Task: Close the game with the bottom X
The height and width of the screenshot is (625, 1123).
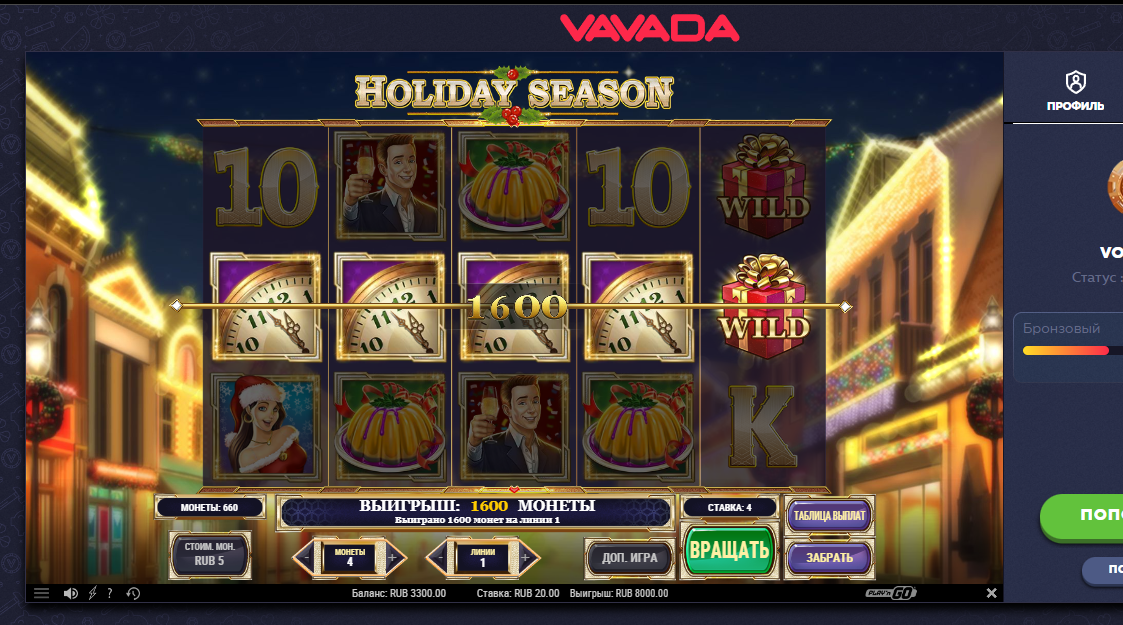Action: (991, 593)
